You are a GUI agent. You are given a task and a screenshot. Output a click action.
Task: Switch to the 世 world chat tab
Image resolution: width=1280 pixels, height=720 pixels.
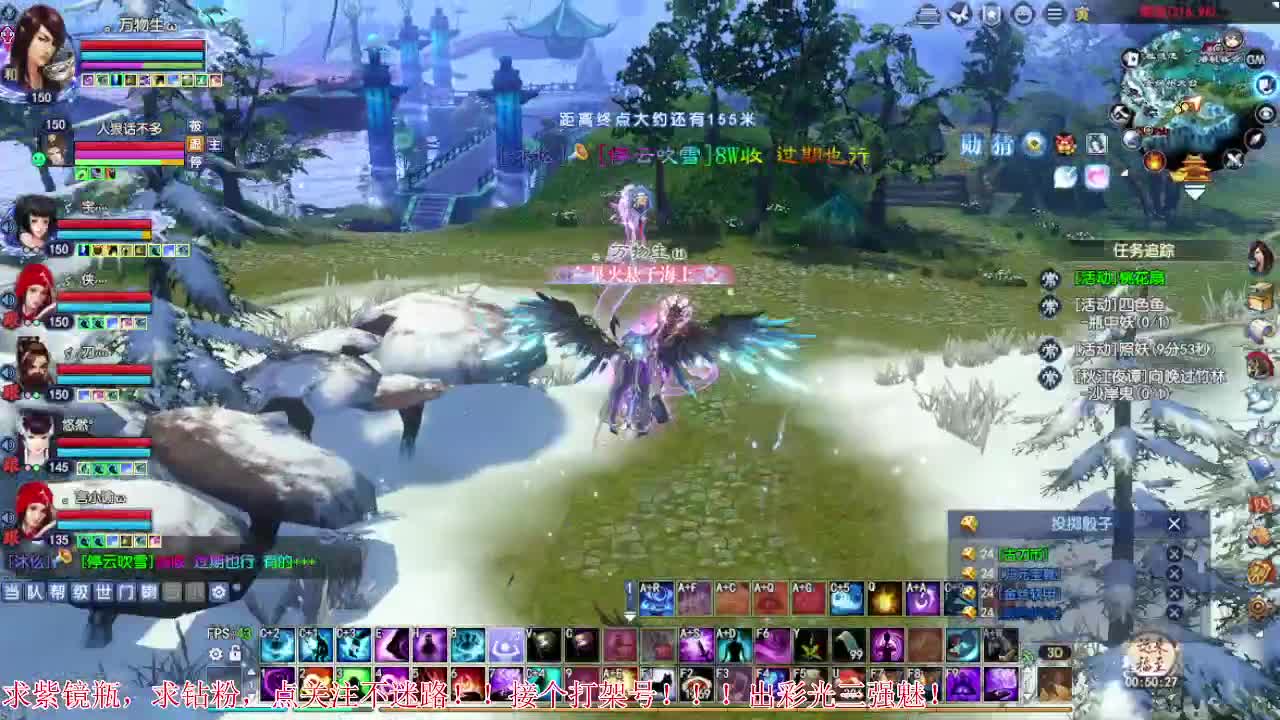(105, 592)
